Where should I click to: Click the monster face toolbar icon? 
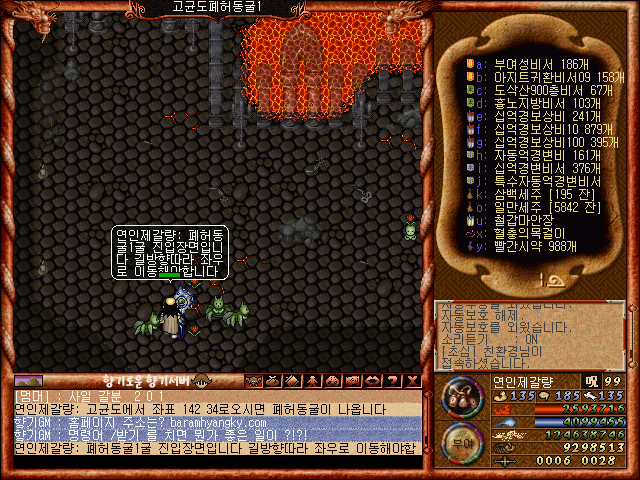pos(251,380)
